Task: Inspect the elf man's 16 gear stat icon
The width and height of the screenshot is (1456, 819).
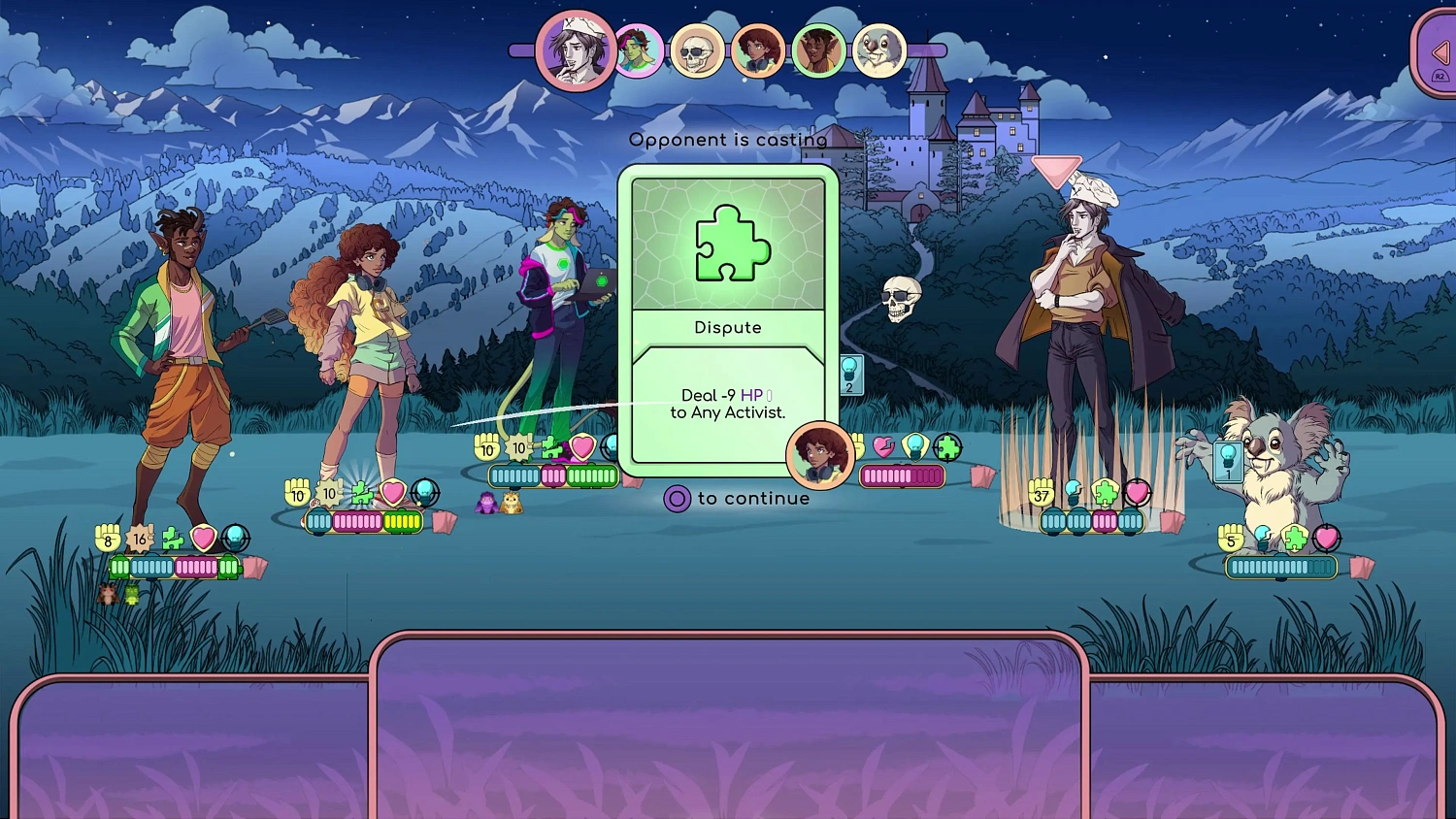Action: coord(140,538)
